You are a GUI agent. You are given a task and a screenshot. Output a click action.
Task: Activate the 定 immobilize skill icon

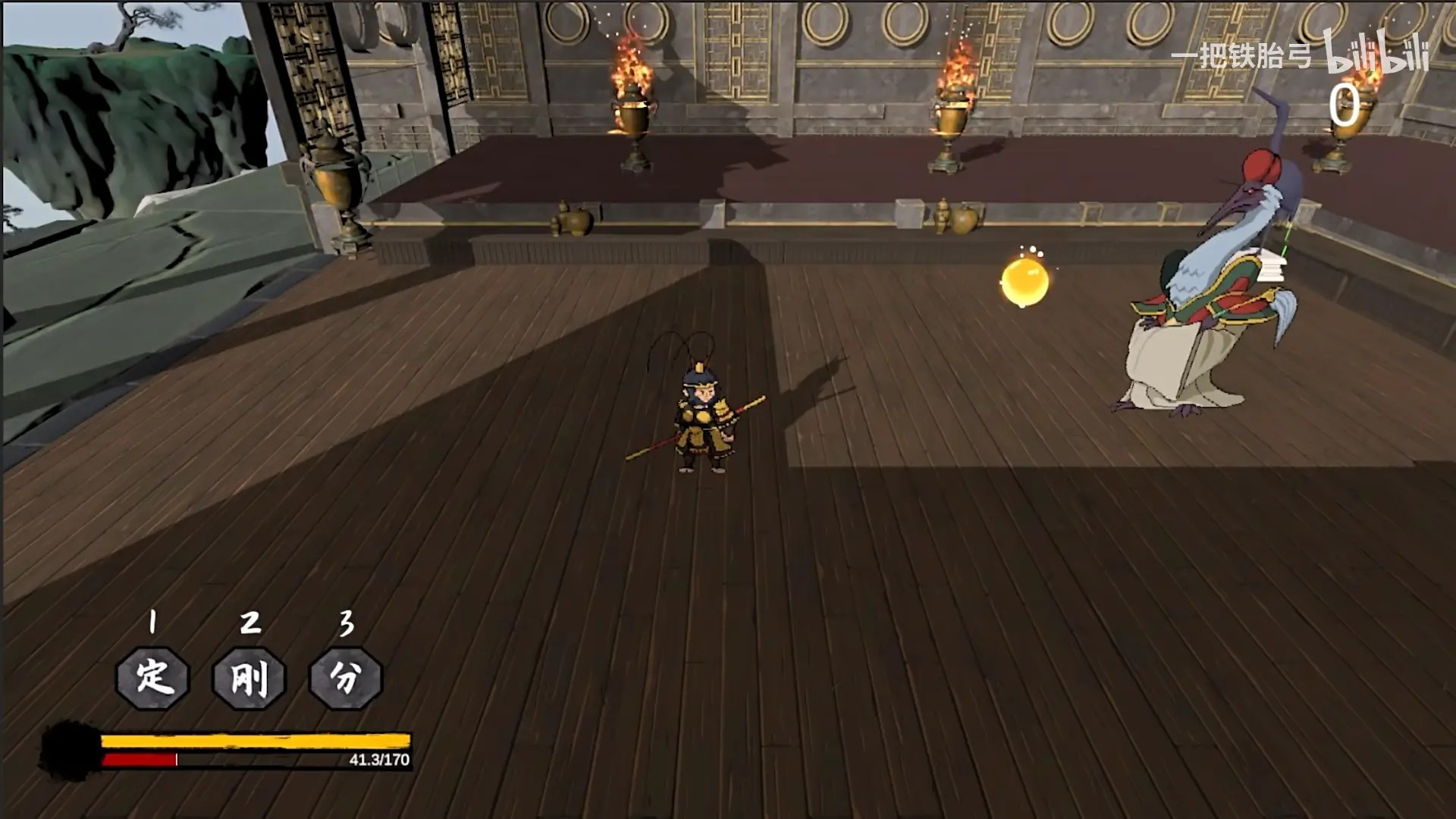tap(152, 677)
